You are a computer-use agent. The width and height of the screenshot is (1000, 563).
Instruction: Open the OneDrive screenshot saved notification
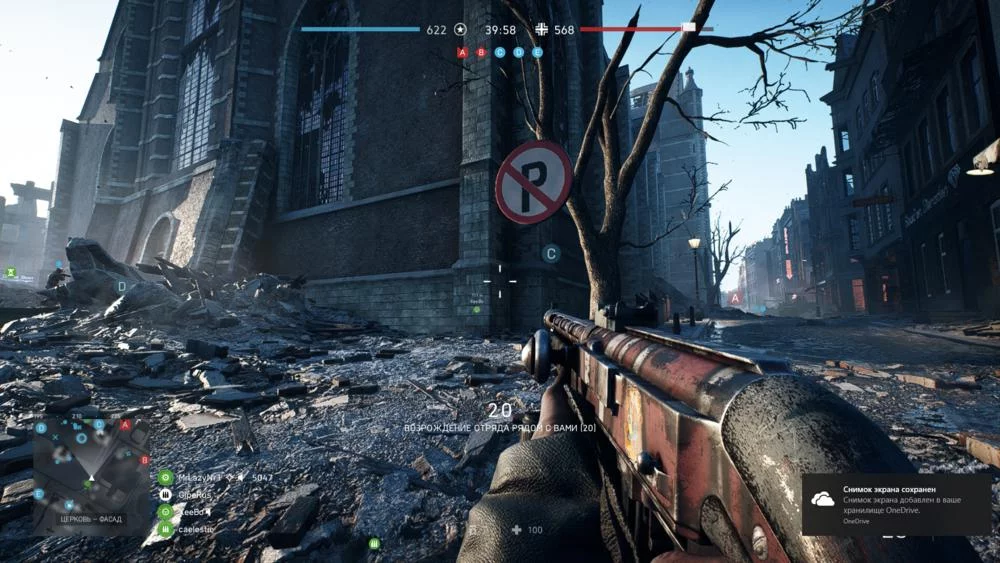899,505
